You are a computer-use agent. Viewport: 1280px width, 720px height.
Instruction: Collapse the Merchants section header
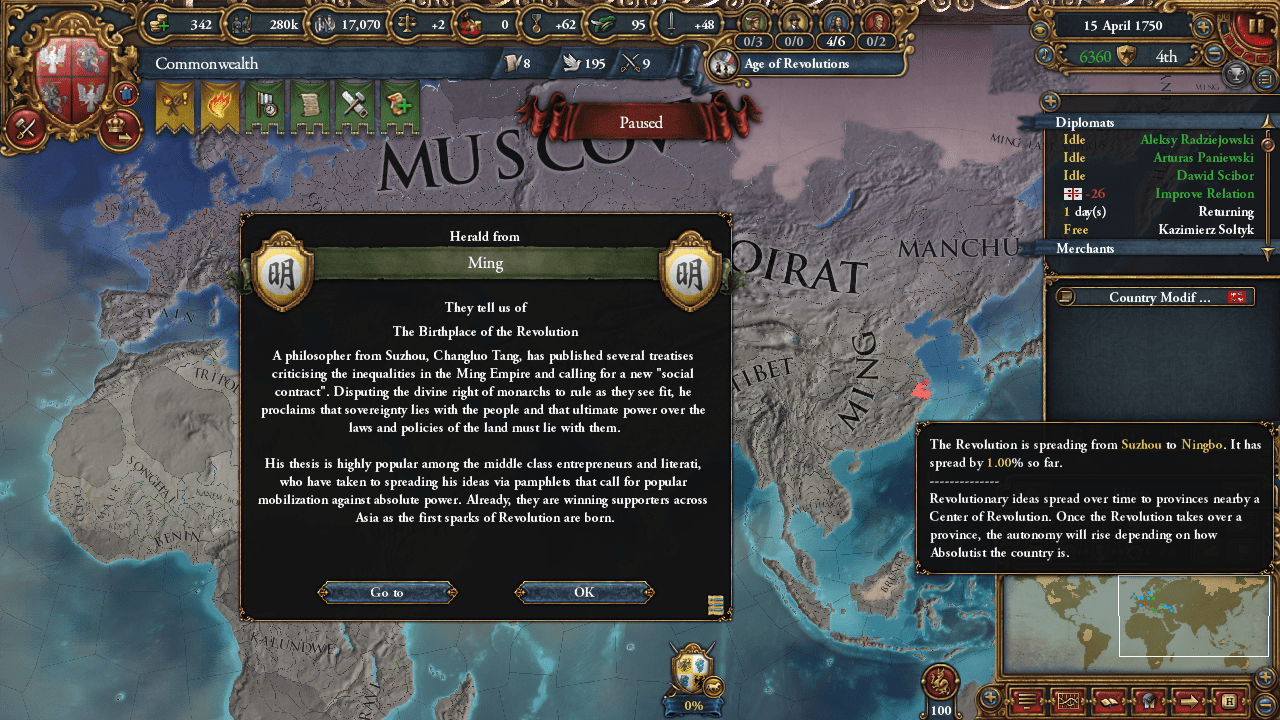[x=1085, y=248]
